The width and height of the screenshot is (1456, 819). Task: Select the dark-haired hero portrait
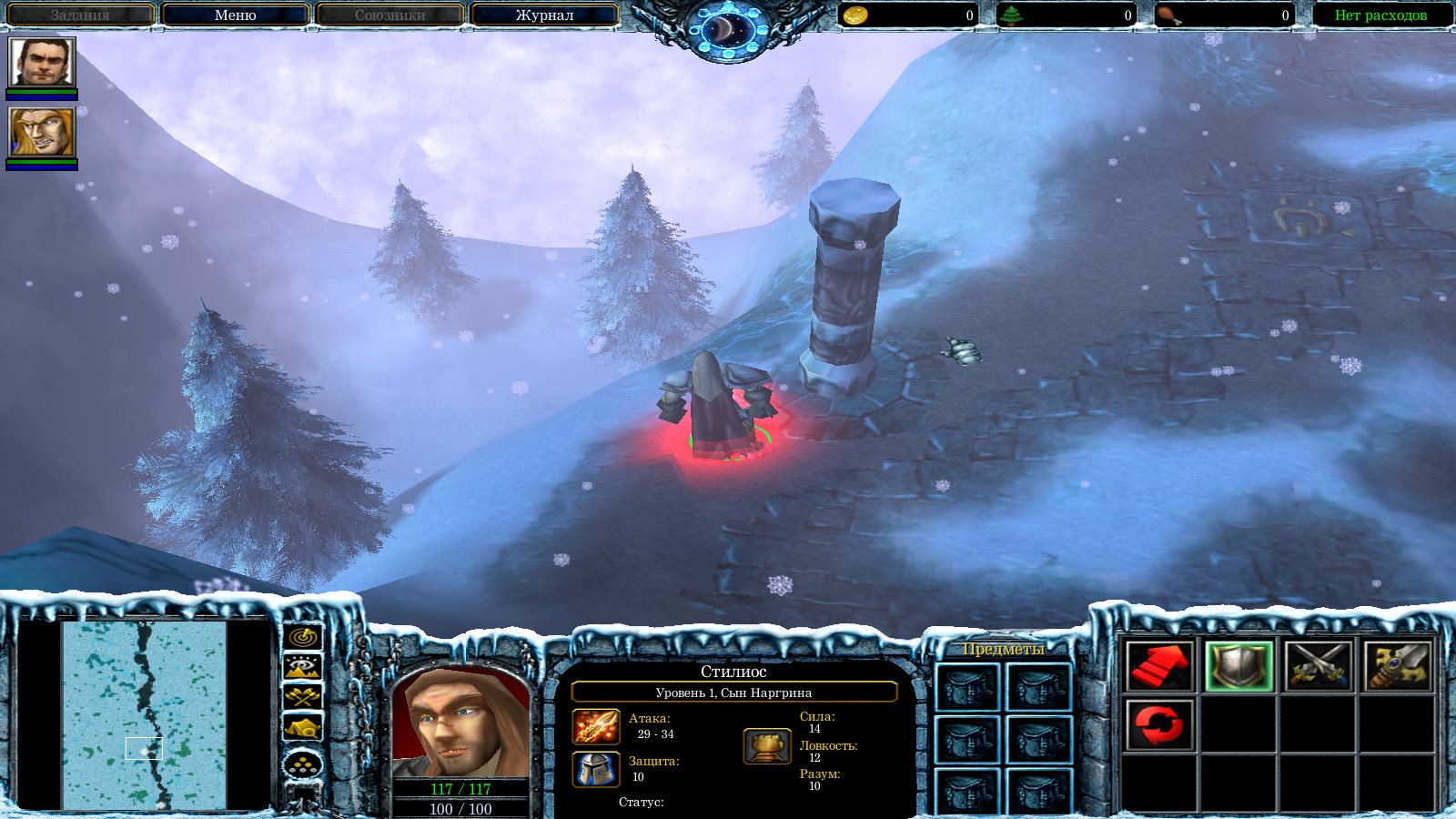click(42, 63)
